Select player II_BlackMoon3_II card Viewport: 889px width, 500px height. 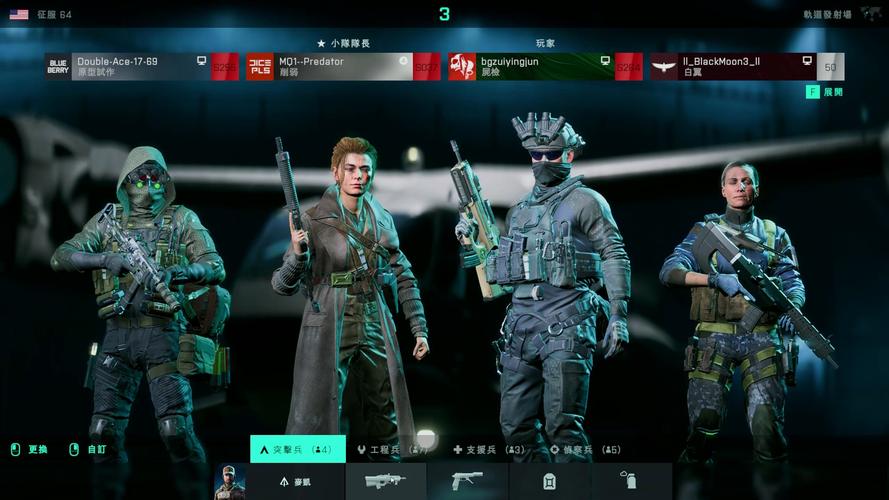pyautogui.click(x=746, y=67)
